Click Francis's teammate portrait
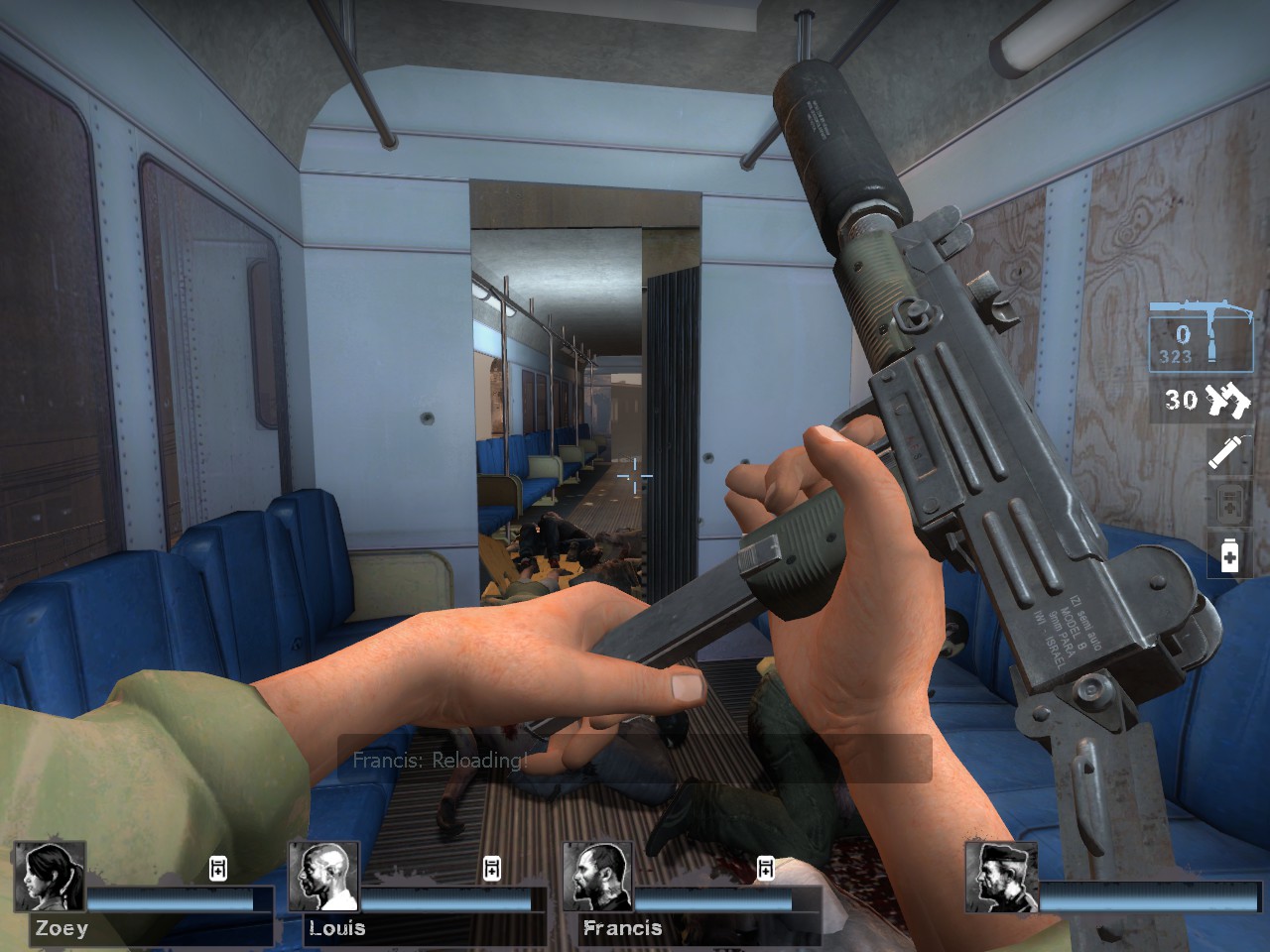The width and height of the screenshot is (1270, 952). (597, 877)
